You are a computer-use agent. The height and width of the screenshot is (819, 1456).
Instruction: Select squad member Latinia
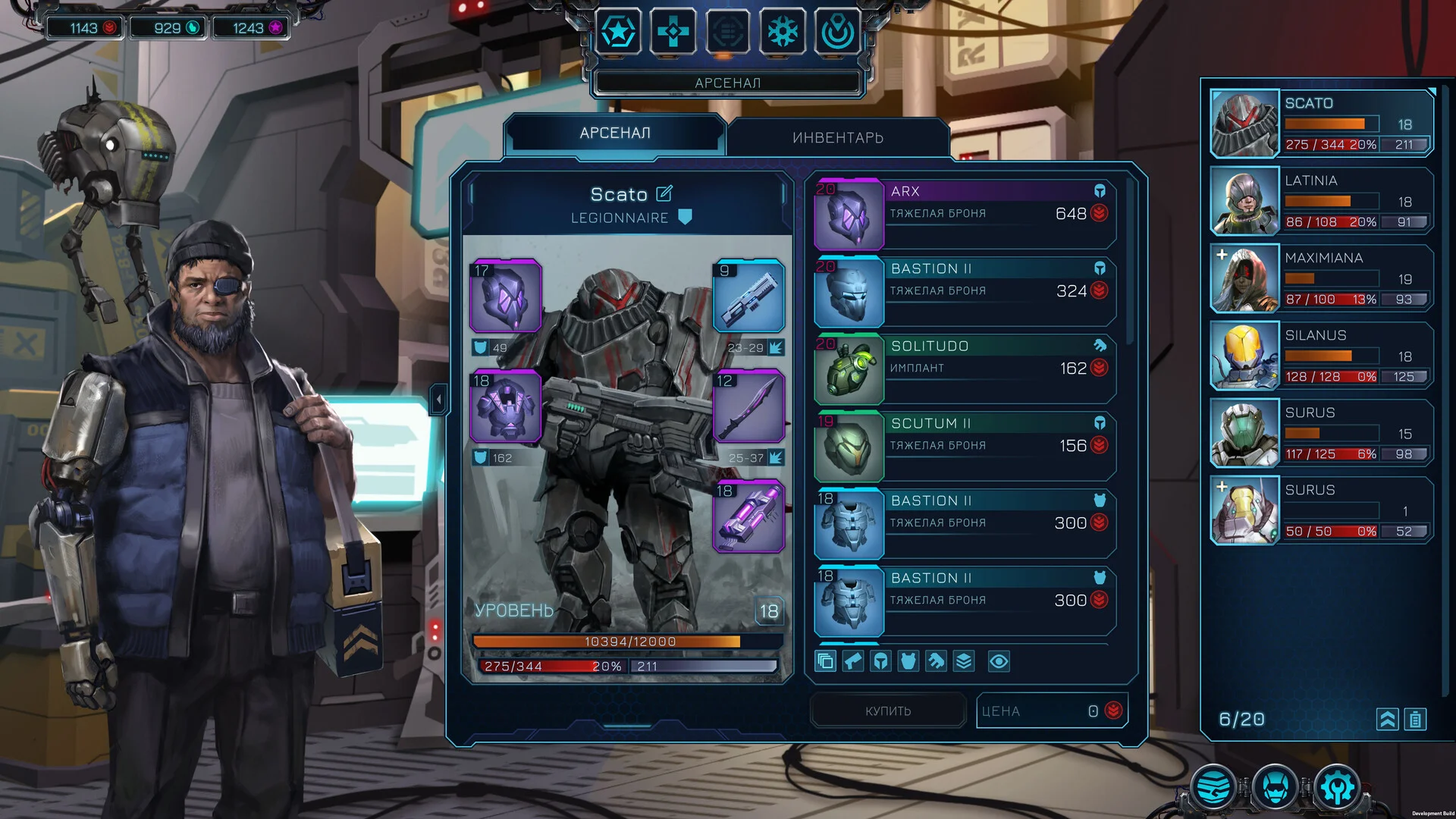[x=1321, y=201]
